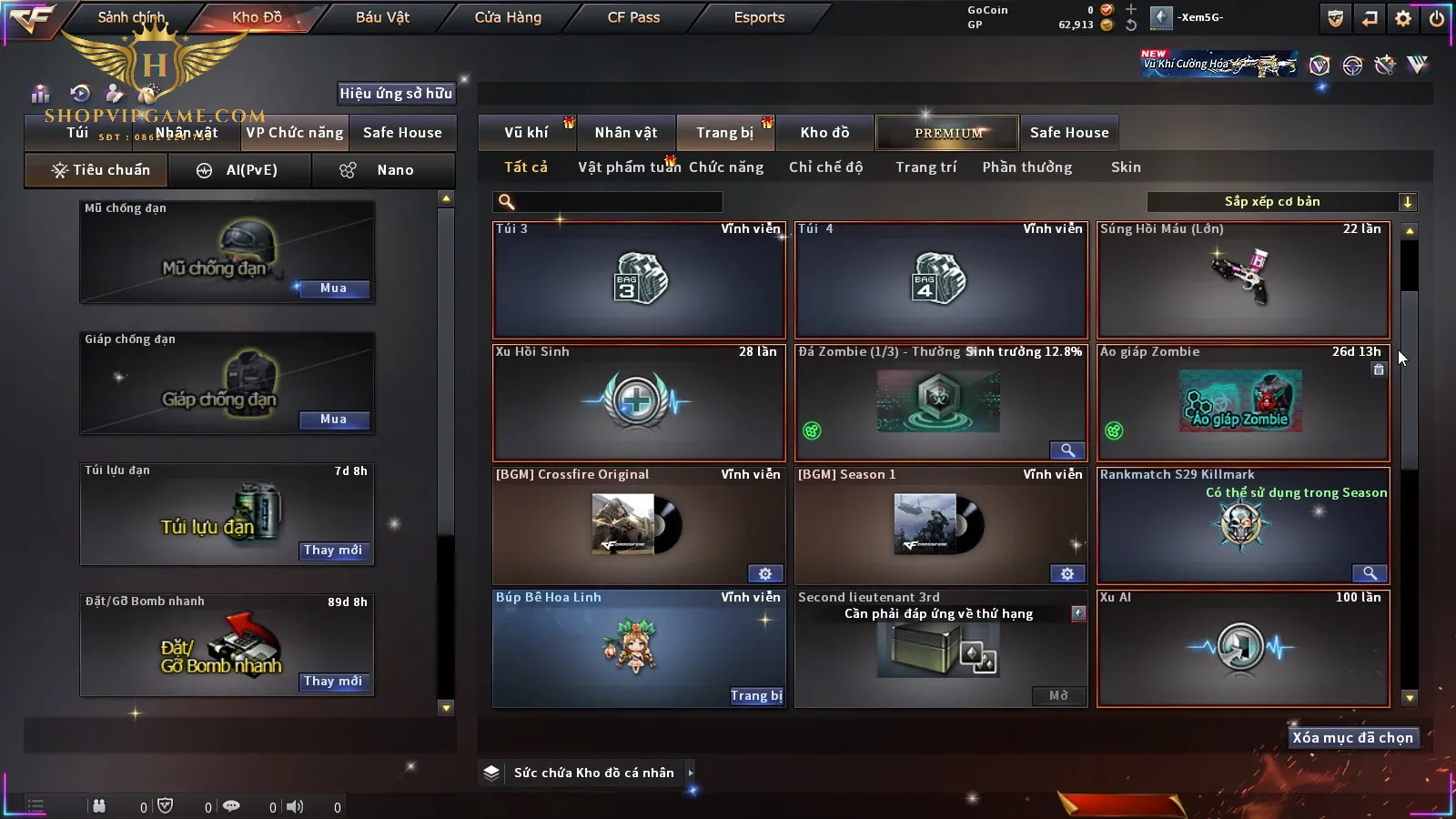Pick the Xu Hồi Sinh revive coin

(x=639, y=402)
